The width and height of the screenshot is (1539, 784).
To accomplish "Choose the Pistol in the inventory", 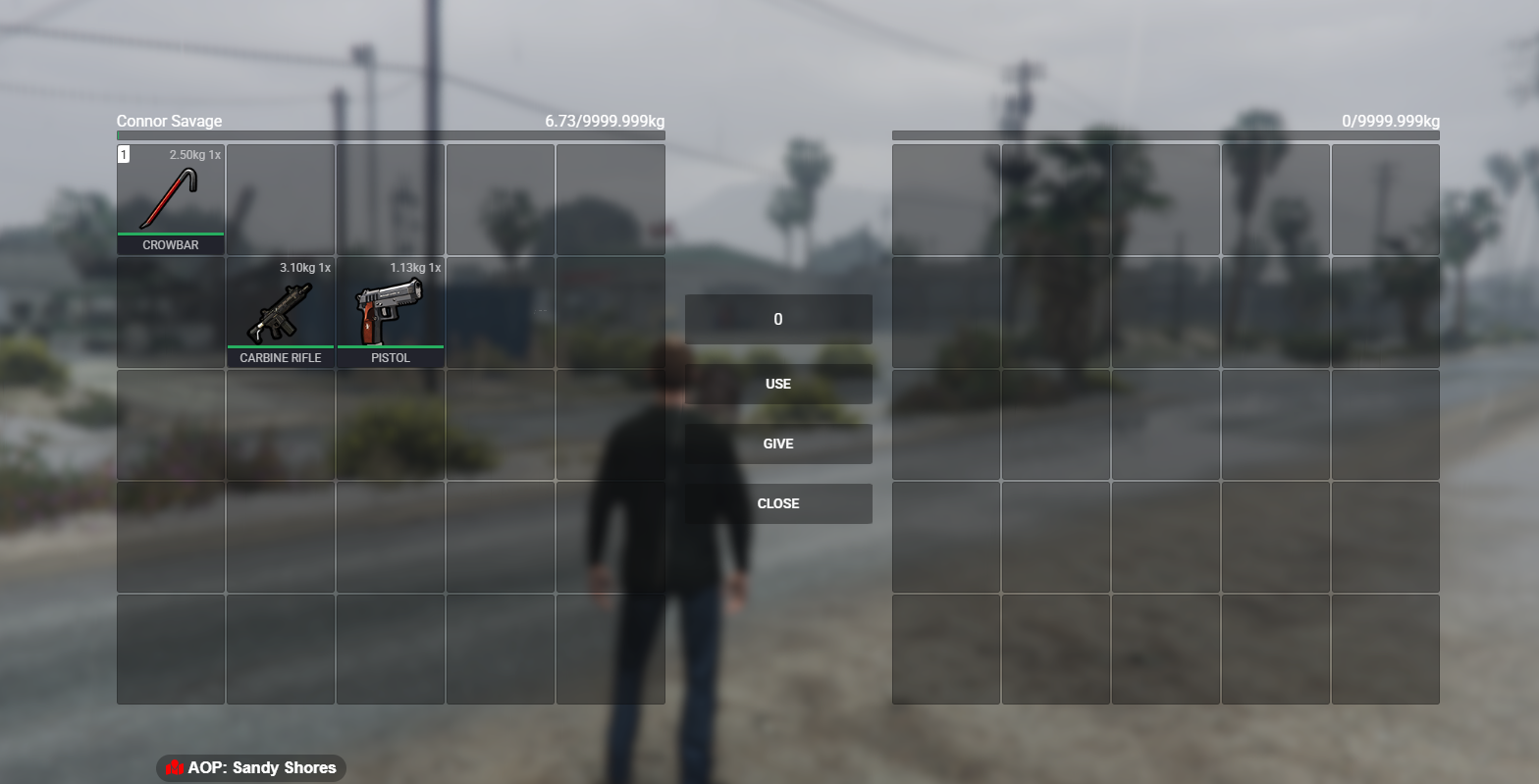I will 391,312.
